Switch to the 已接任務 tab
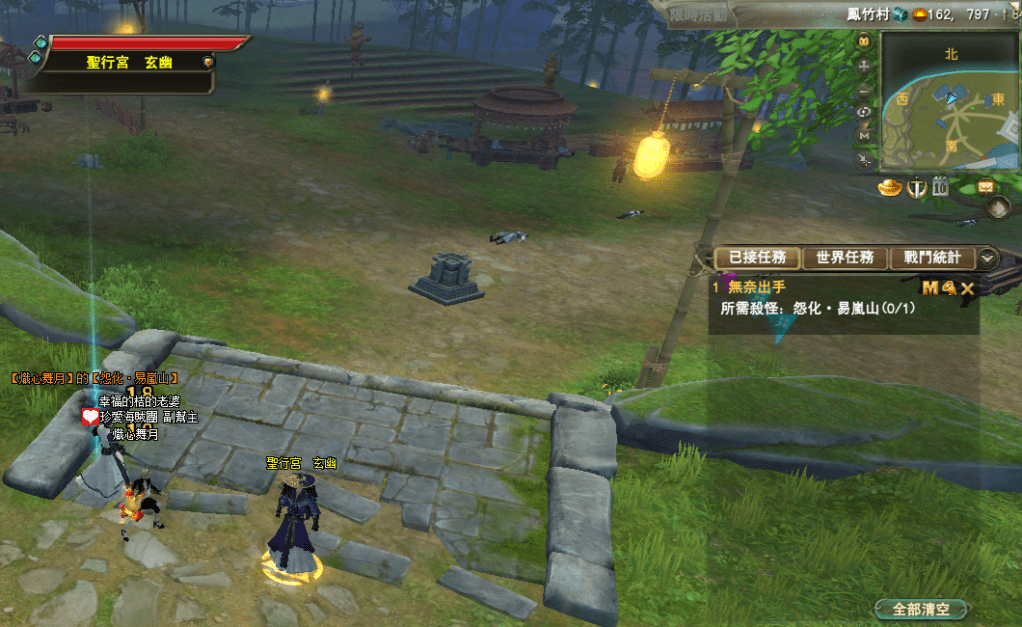The image size is (1022, 627). click(757, 258)
